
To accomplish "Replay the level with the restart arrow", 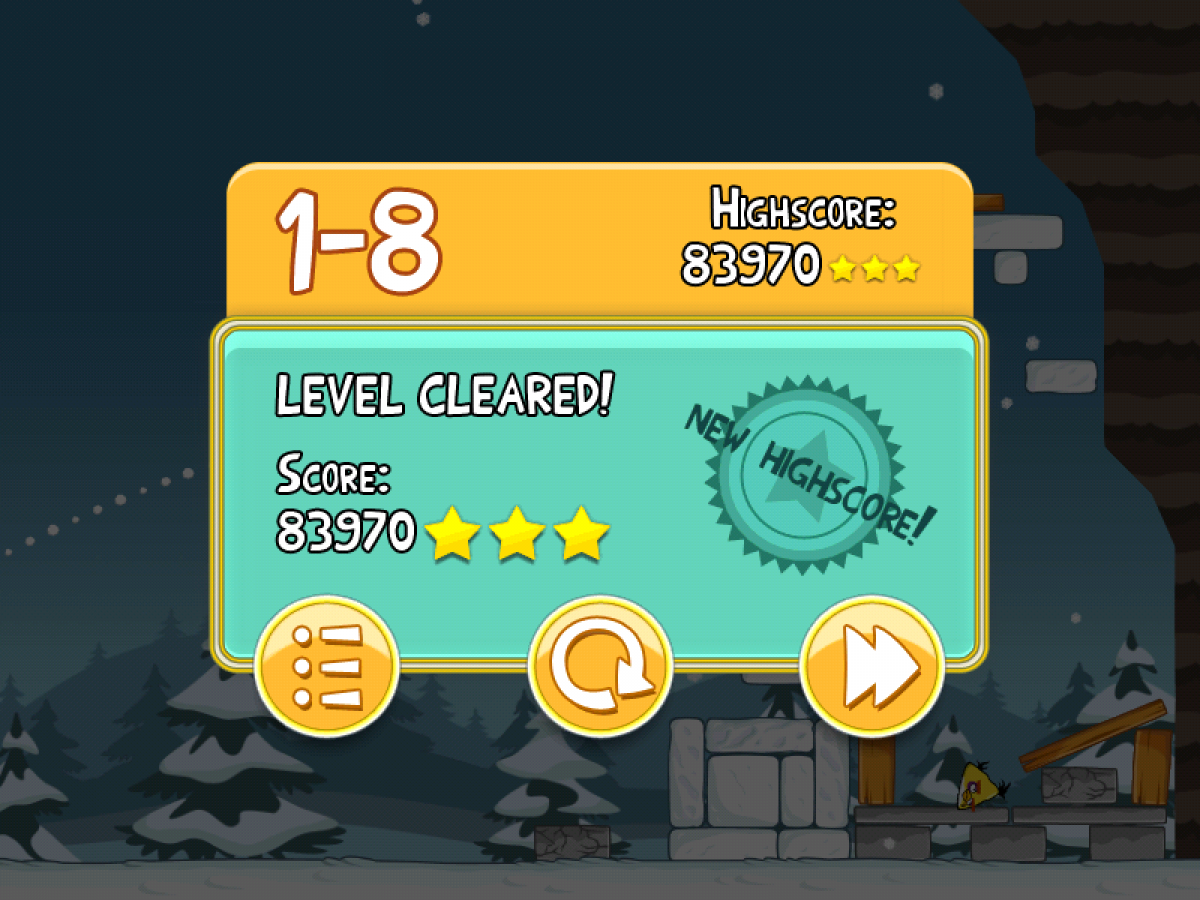I will point(600,667).
